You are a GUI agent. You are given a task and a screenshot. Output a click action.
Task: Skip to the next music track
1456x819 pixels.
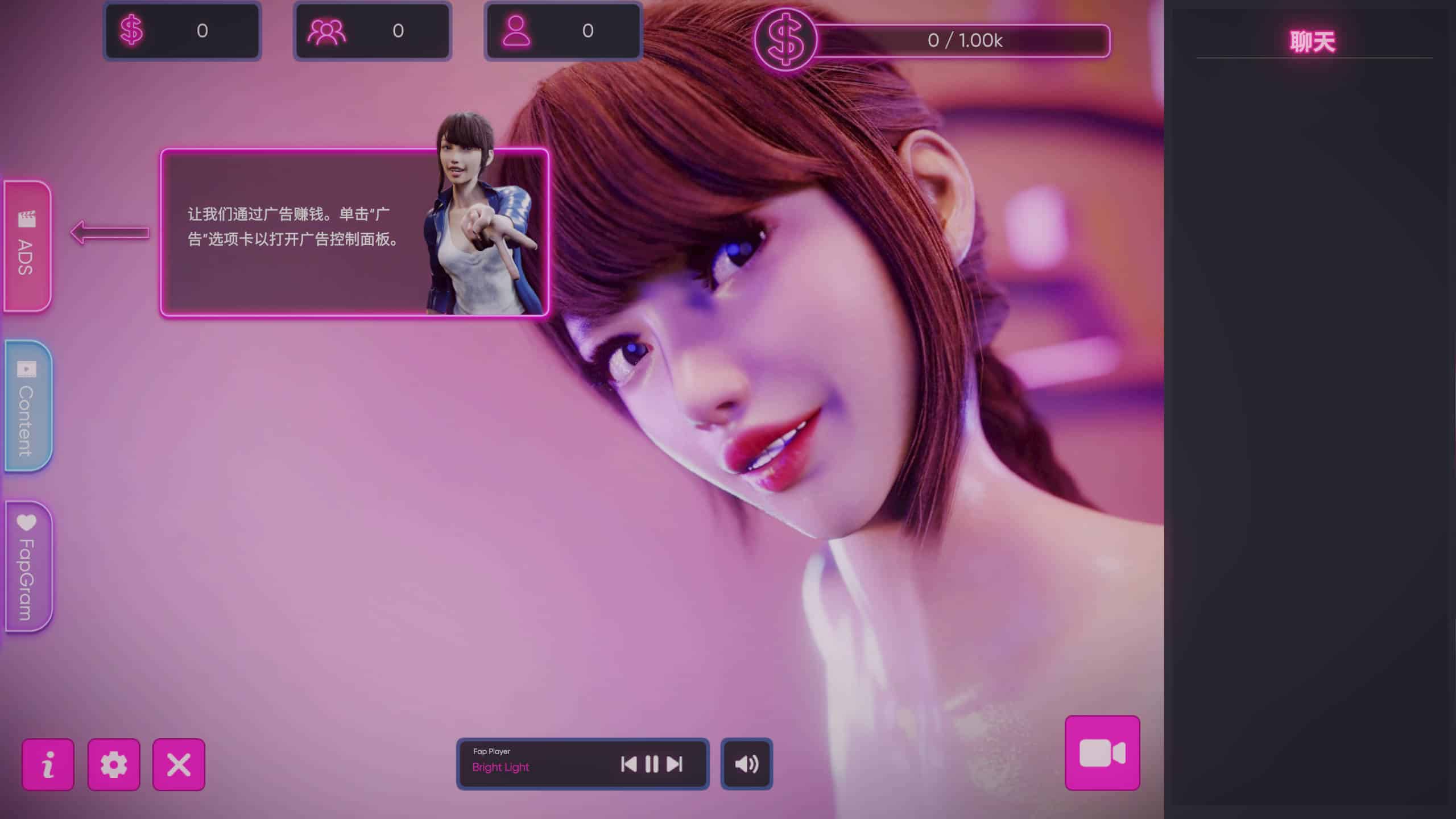(675, 764)
